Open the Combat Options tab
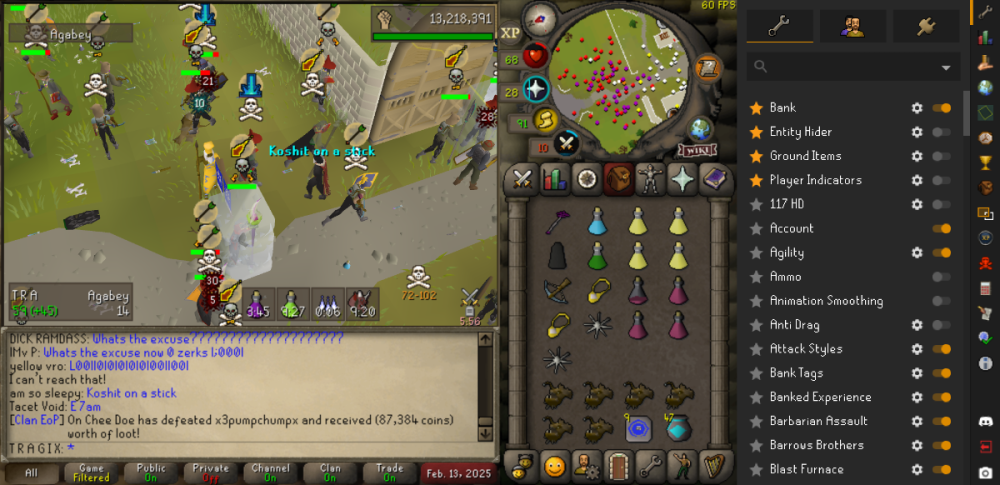This screenshot has width=1000, height=485. tap(521, 179)
